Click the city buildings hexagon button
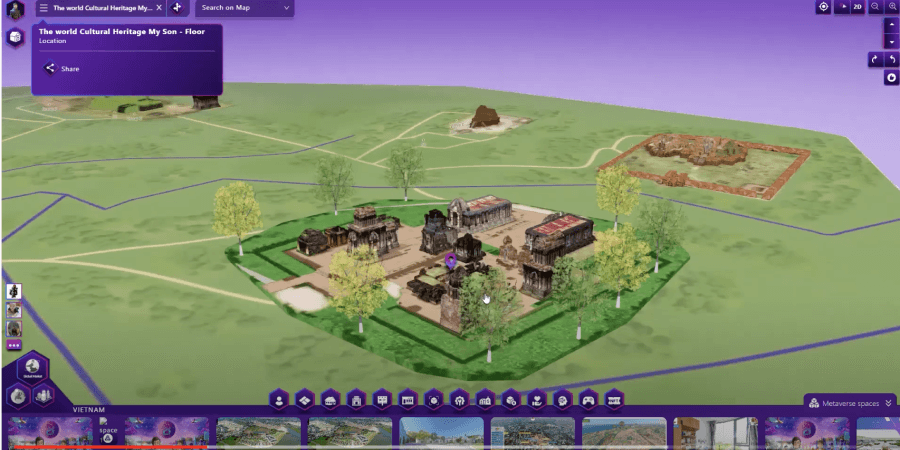The image size is (900, 450). point(44,396)
